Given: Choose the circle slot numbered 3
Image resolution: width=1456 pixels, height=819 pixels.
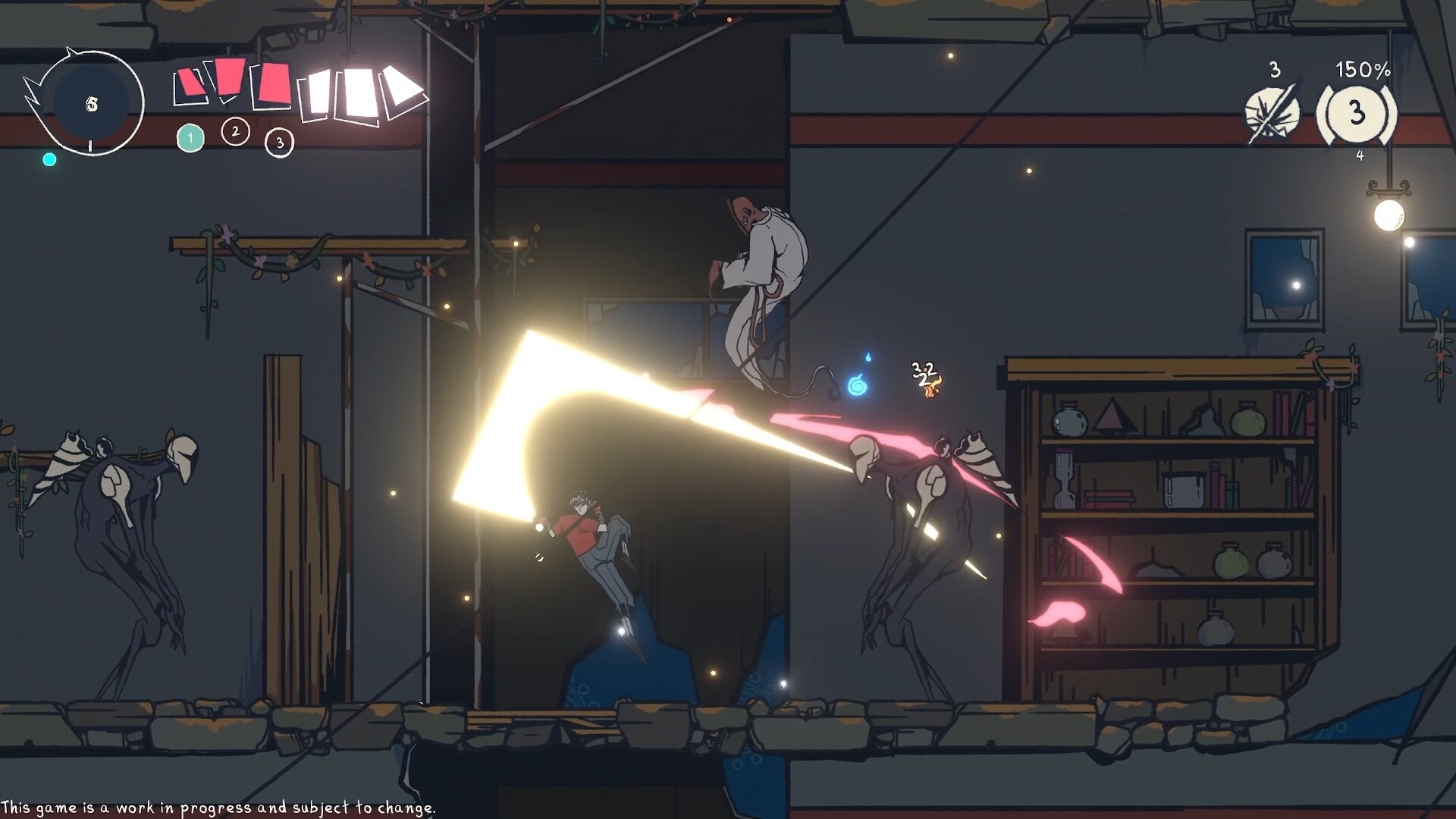Looking at the screenshot, I should [x=279, y=143].
